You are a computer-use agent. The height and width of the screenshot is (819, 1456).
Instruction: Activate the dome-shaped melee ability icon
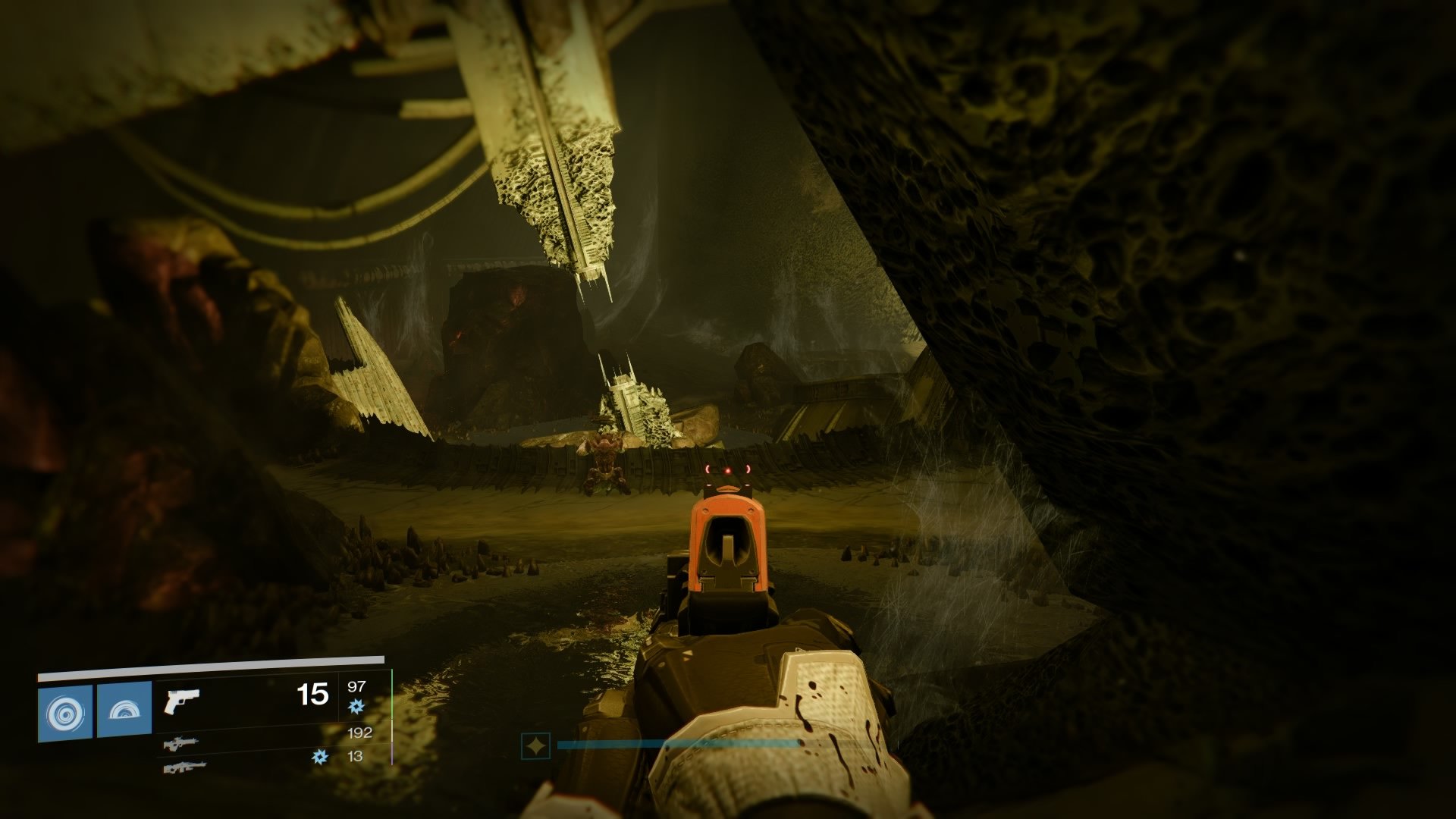click(x=124, y=712)
